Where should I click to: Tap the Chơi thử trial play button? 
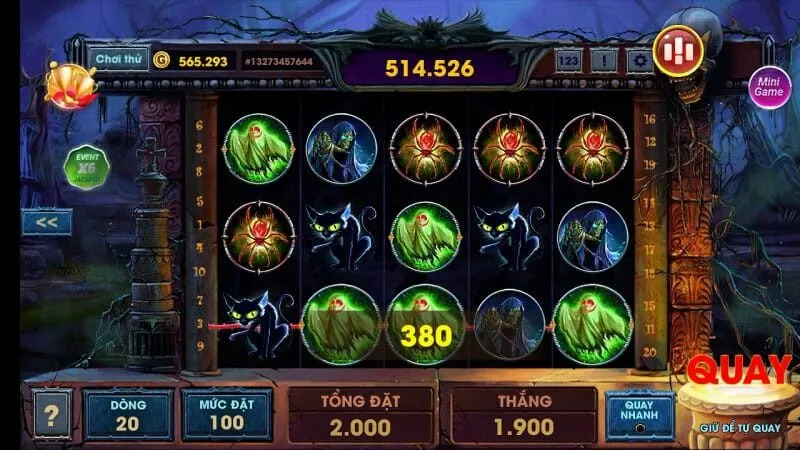pyautogui.click(x=118, y=59)
